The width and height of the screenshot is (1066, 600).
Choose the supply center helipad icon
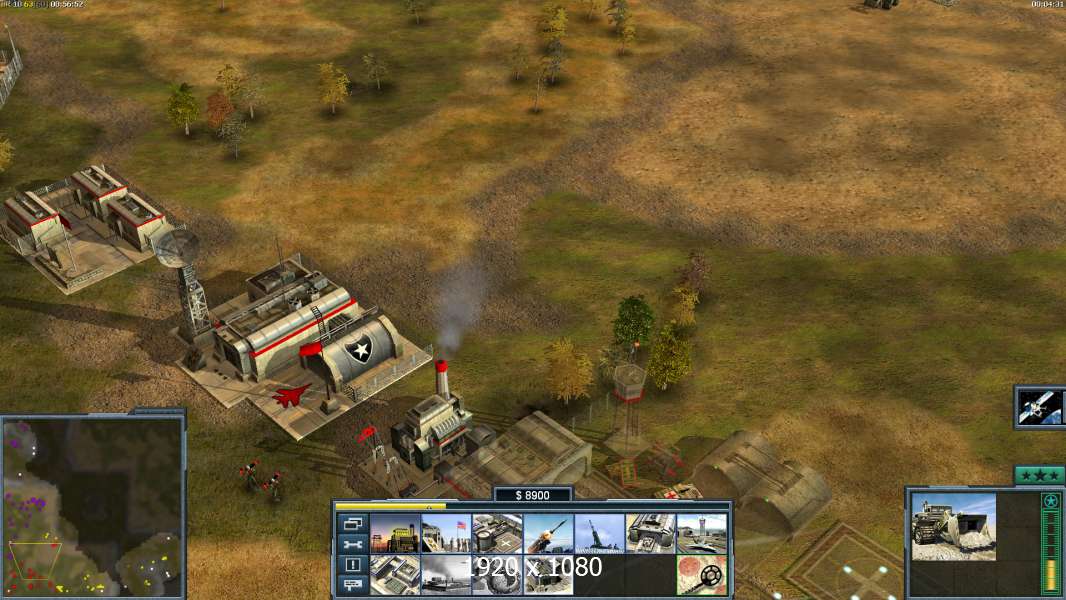pos(497,533)
